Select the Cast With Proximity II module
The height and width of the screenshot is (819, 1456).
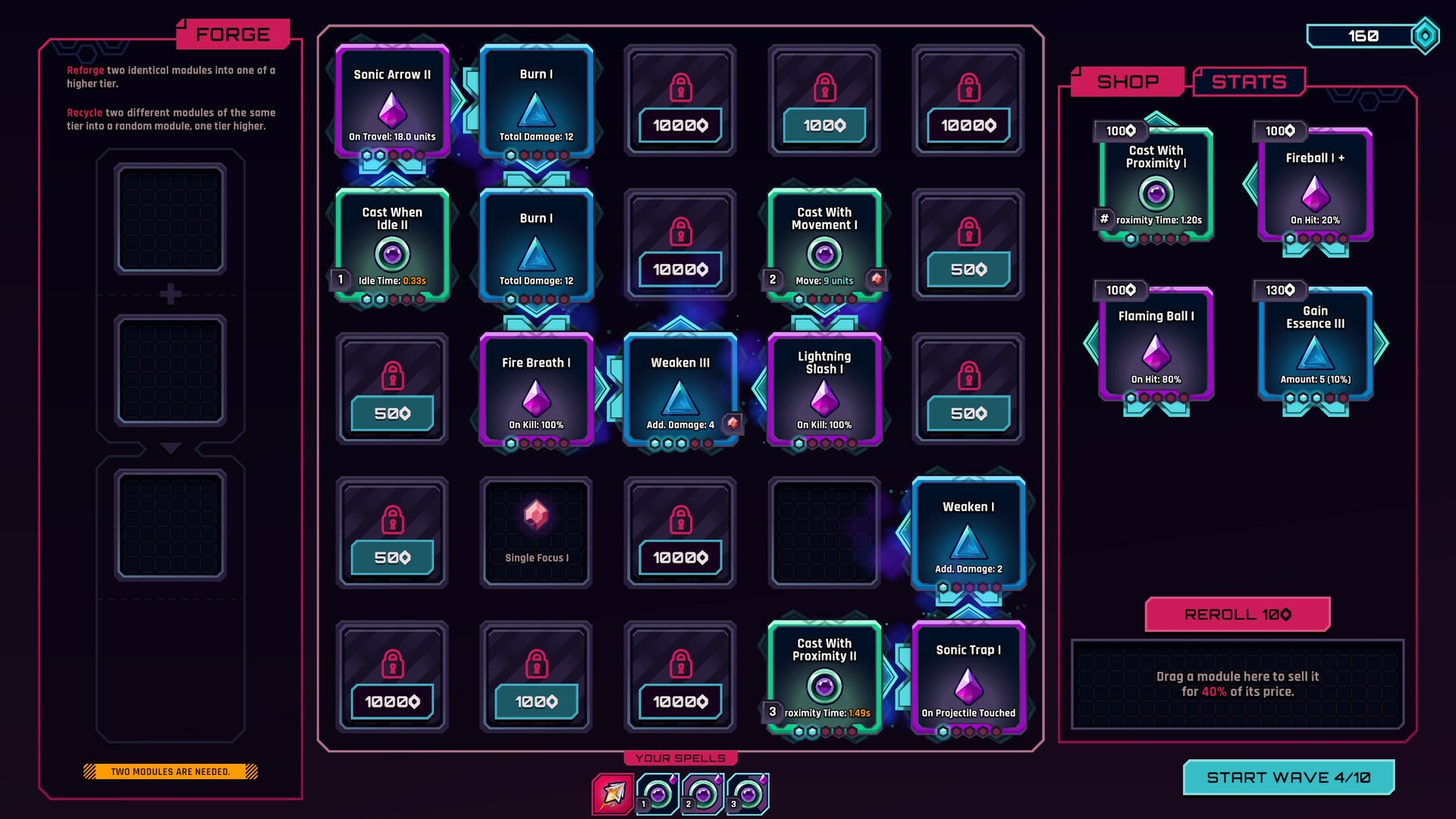point(824,677)
